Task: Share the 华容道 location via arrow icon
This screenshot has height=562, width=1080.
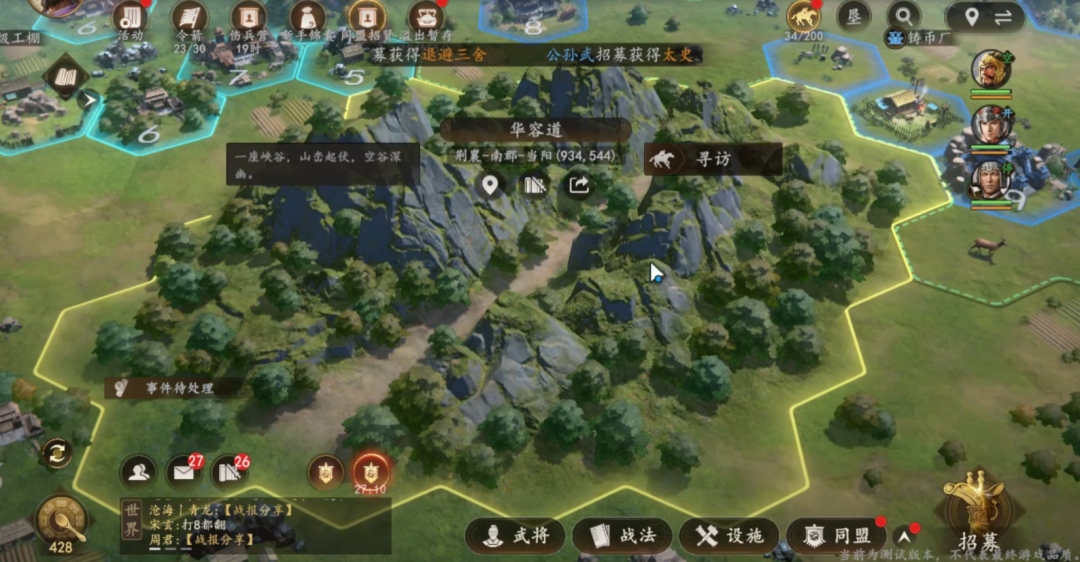Action: click(579, 184)
